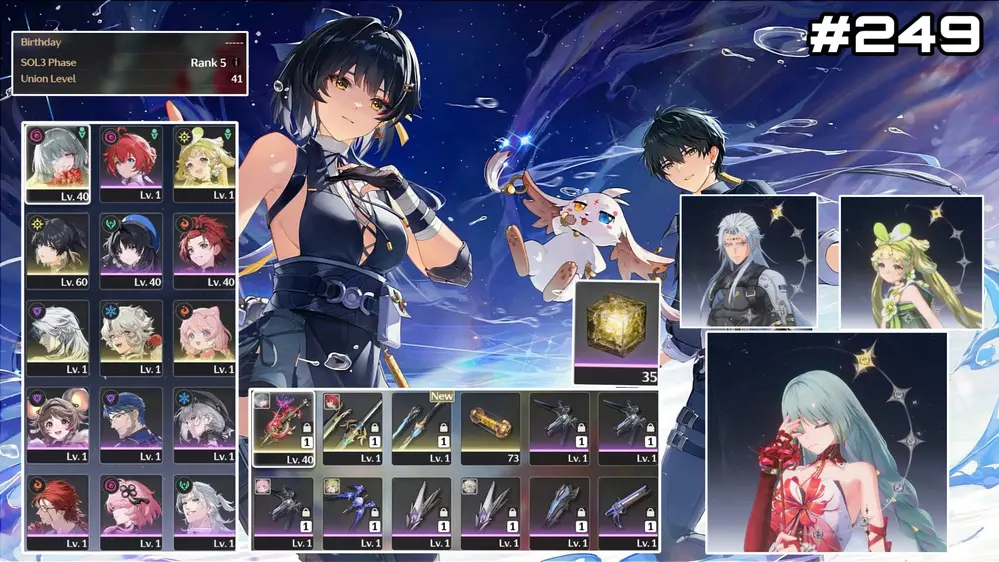999x562 pixels.
Task: Select the blue-haired man with glasses
Action: pyautogui.click(x=131, y=424)
